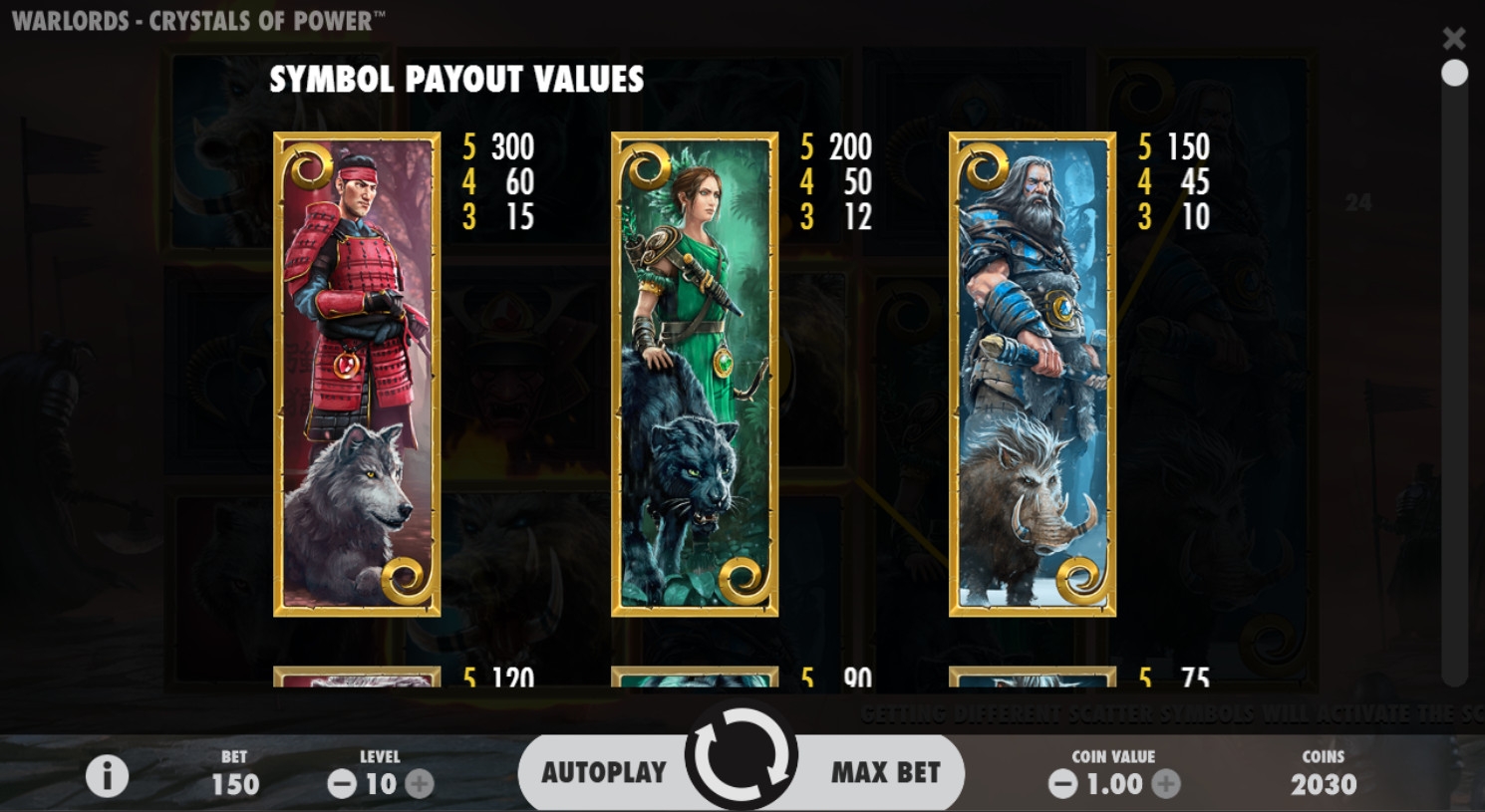Start Autoplay spins
Viewport: 1485px width, 812px height.
(603, 772)
